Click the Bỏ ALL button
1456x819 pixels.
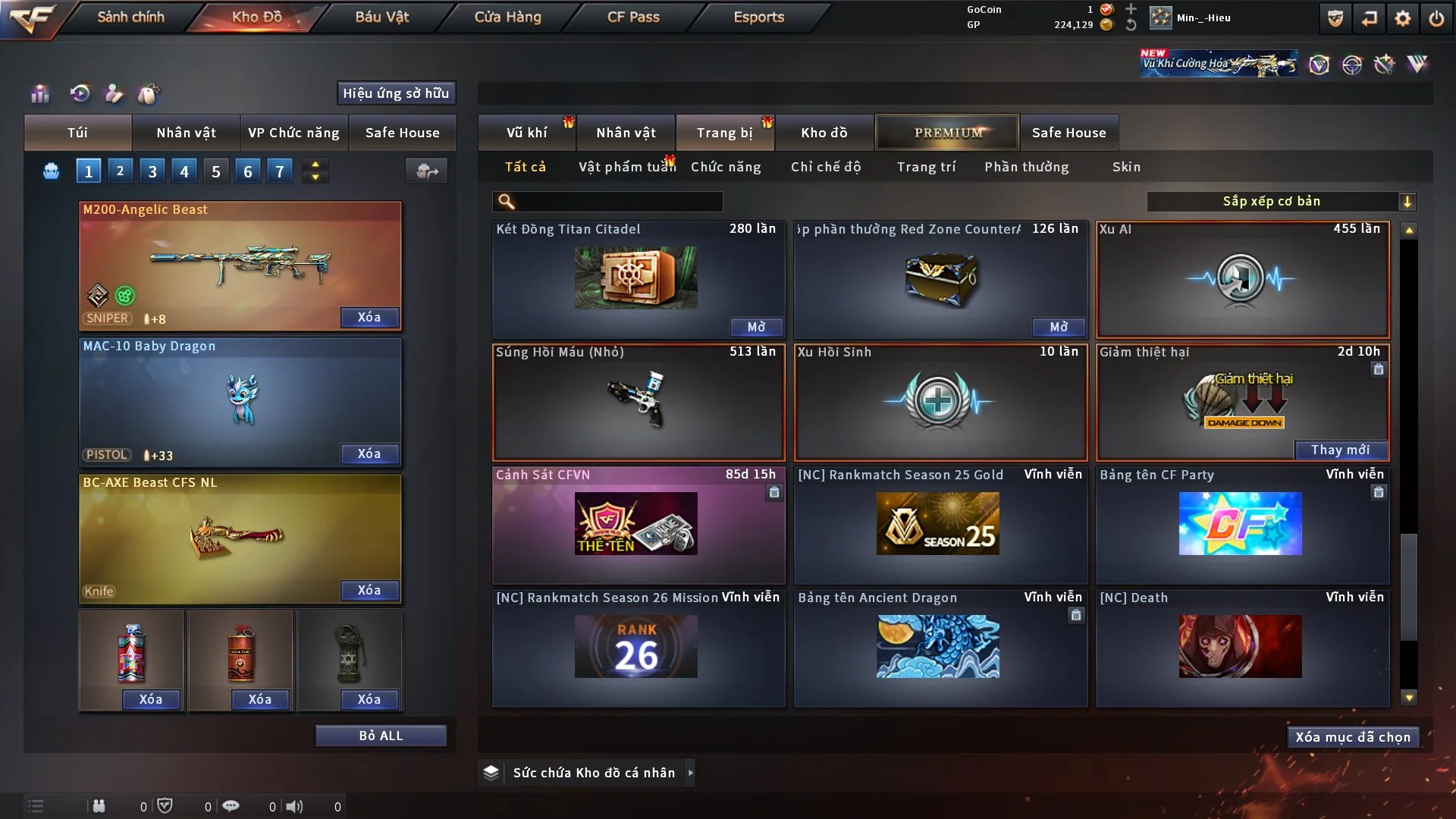point(381,736)
